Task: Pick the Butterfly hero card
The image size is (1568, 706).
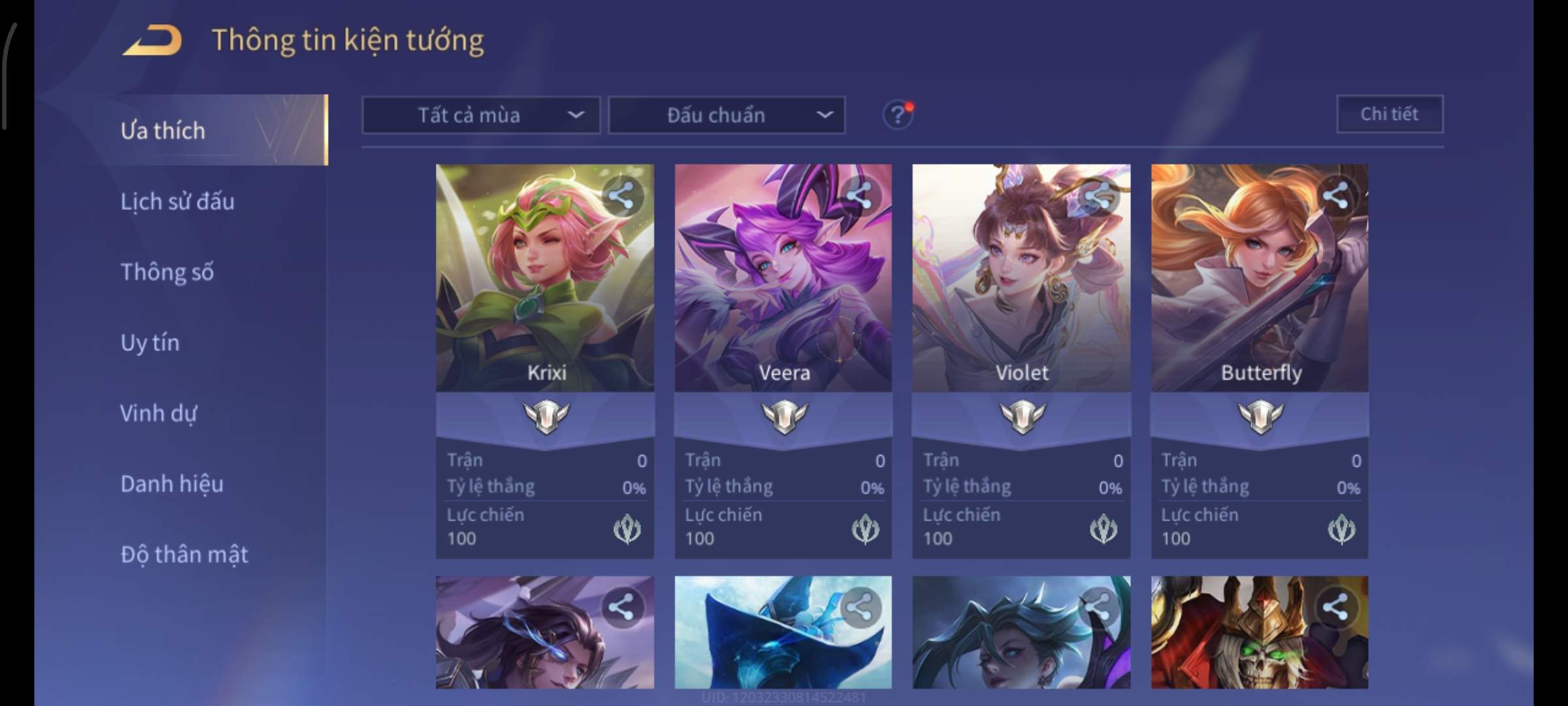Action: 1260,278
